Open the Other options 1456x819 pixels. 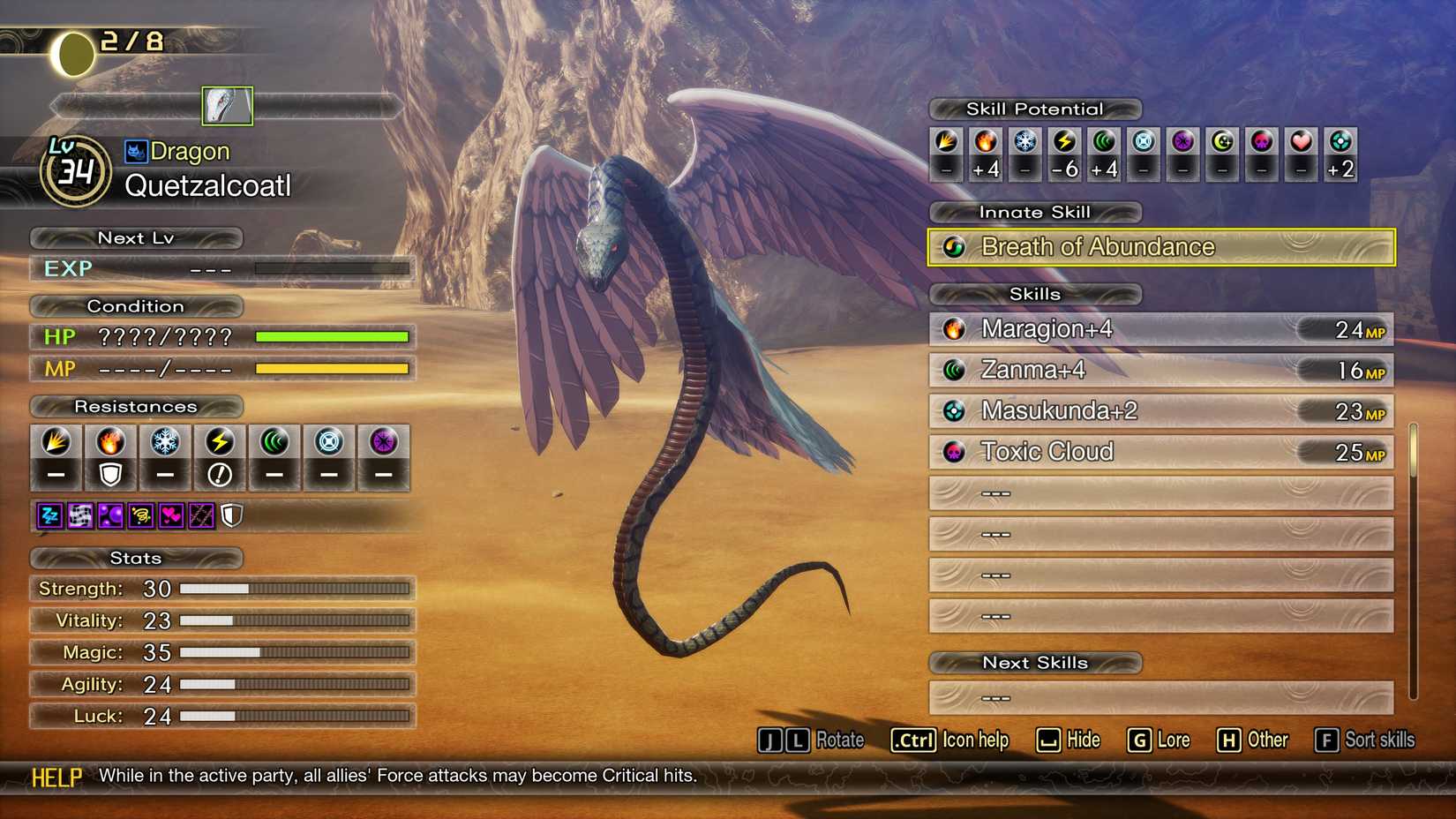1252,740
